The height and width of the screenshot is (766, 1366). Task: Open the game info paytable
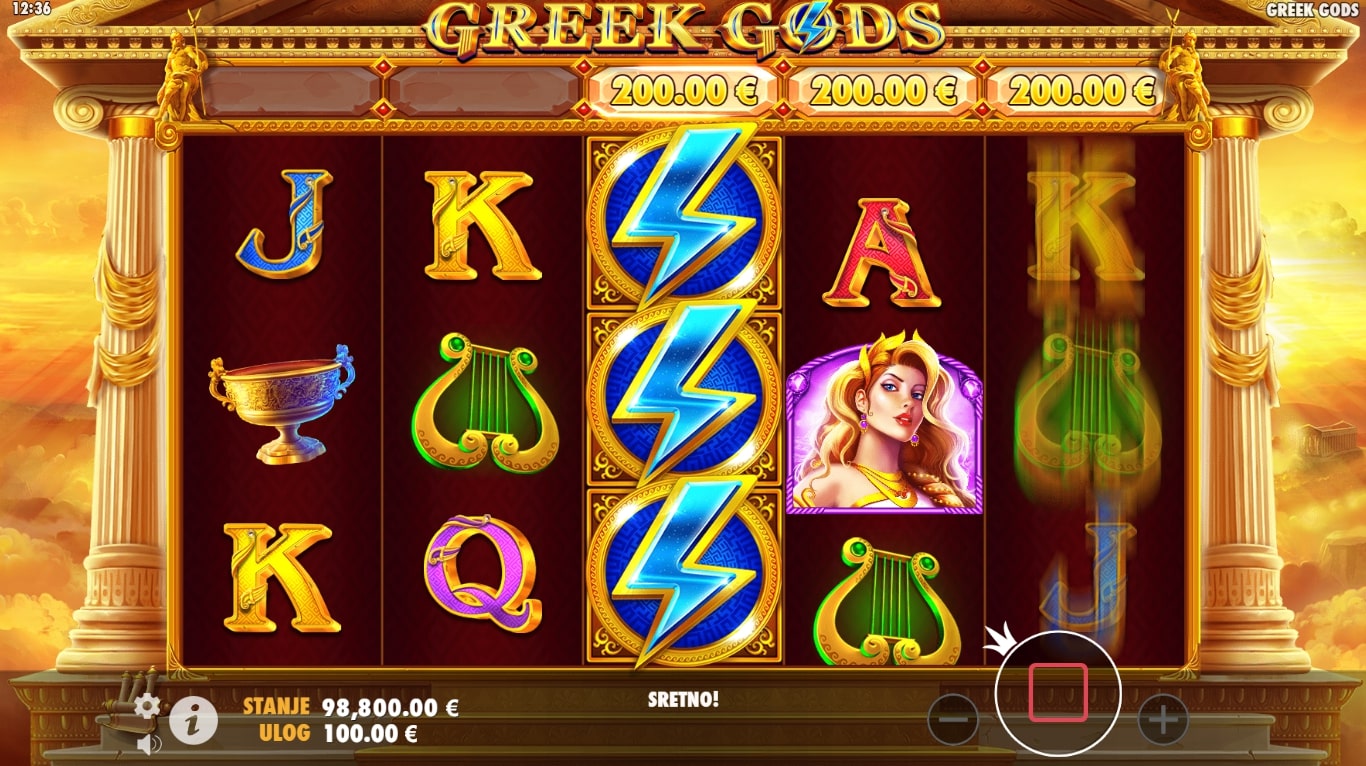click(x=193, y=720)
